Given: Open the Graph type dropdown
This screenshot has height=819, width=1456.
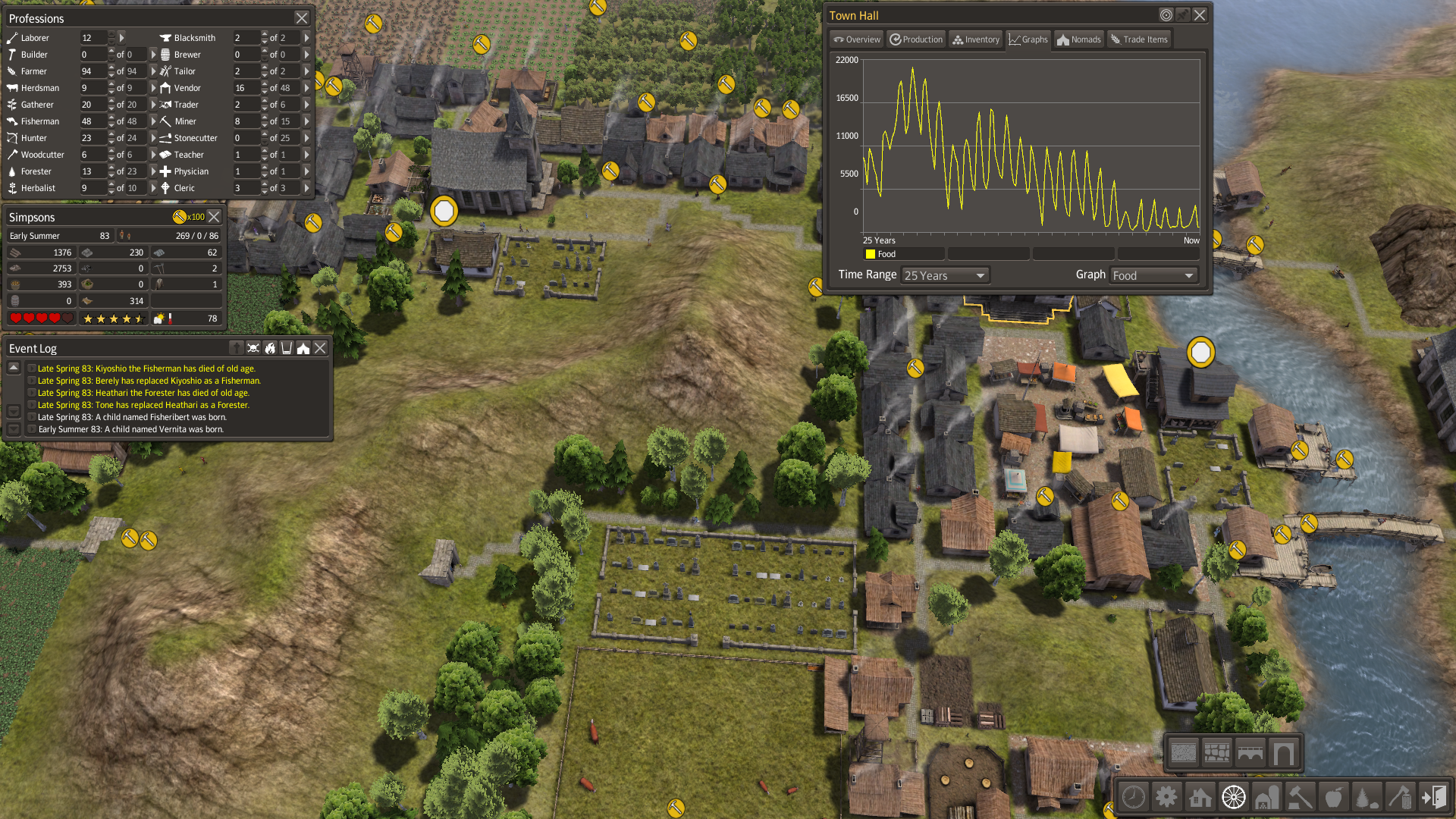Looking at the screenshot, I should [1153, 275].
